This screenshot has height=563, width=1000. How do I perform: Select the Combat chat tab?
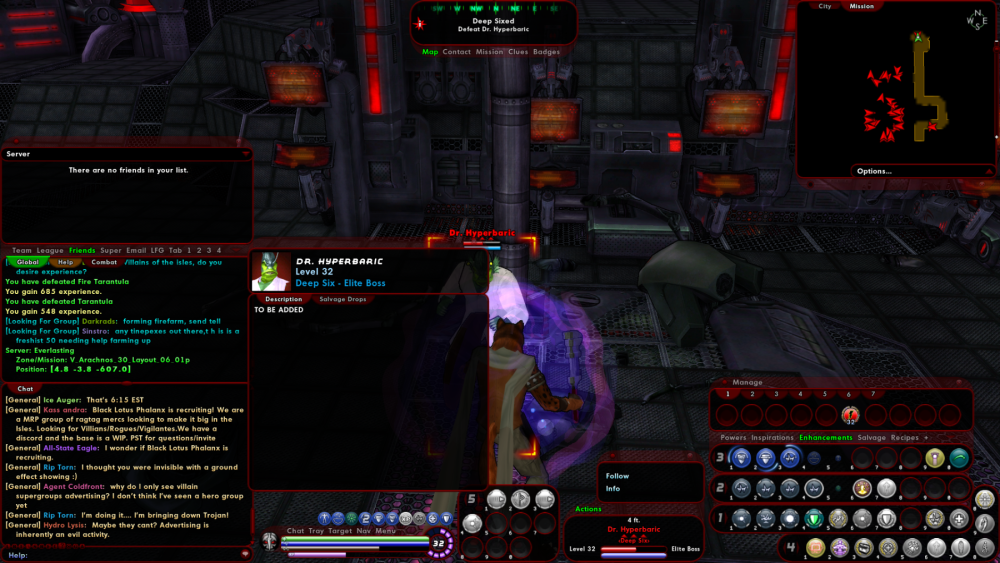click(x=104, y=262)
